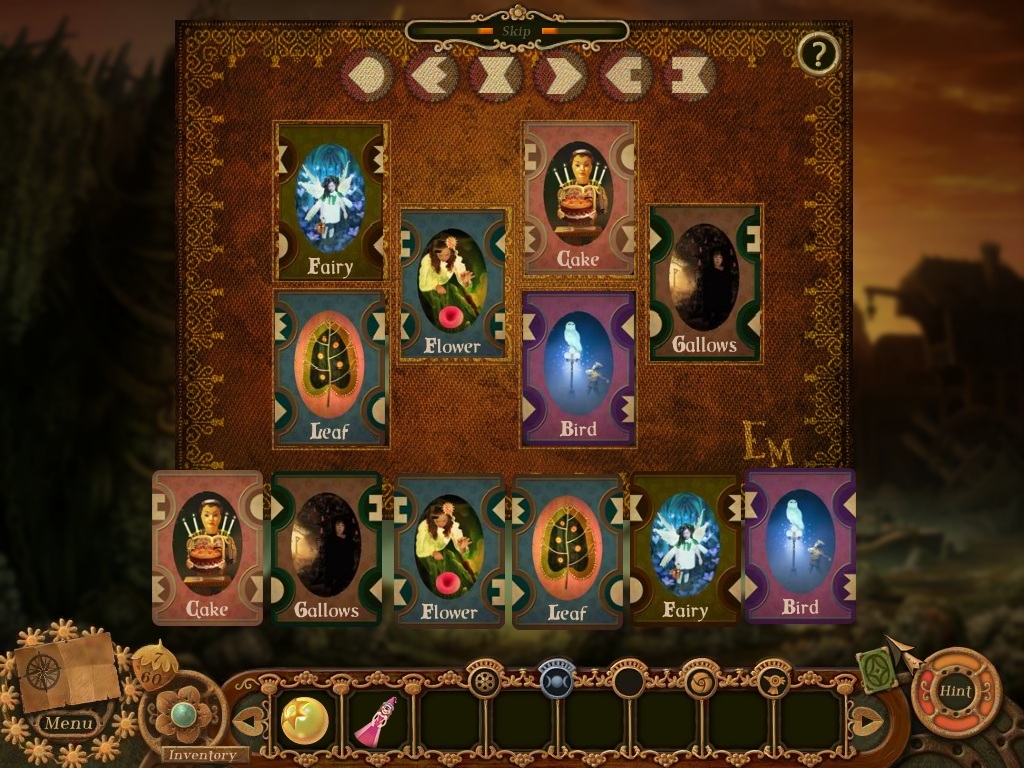This screenshot has width=1024, height=768.
Task: Open the game Menu
Action: pos(69,723)
